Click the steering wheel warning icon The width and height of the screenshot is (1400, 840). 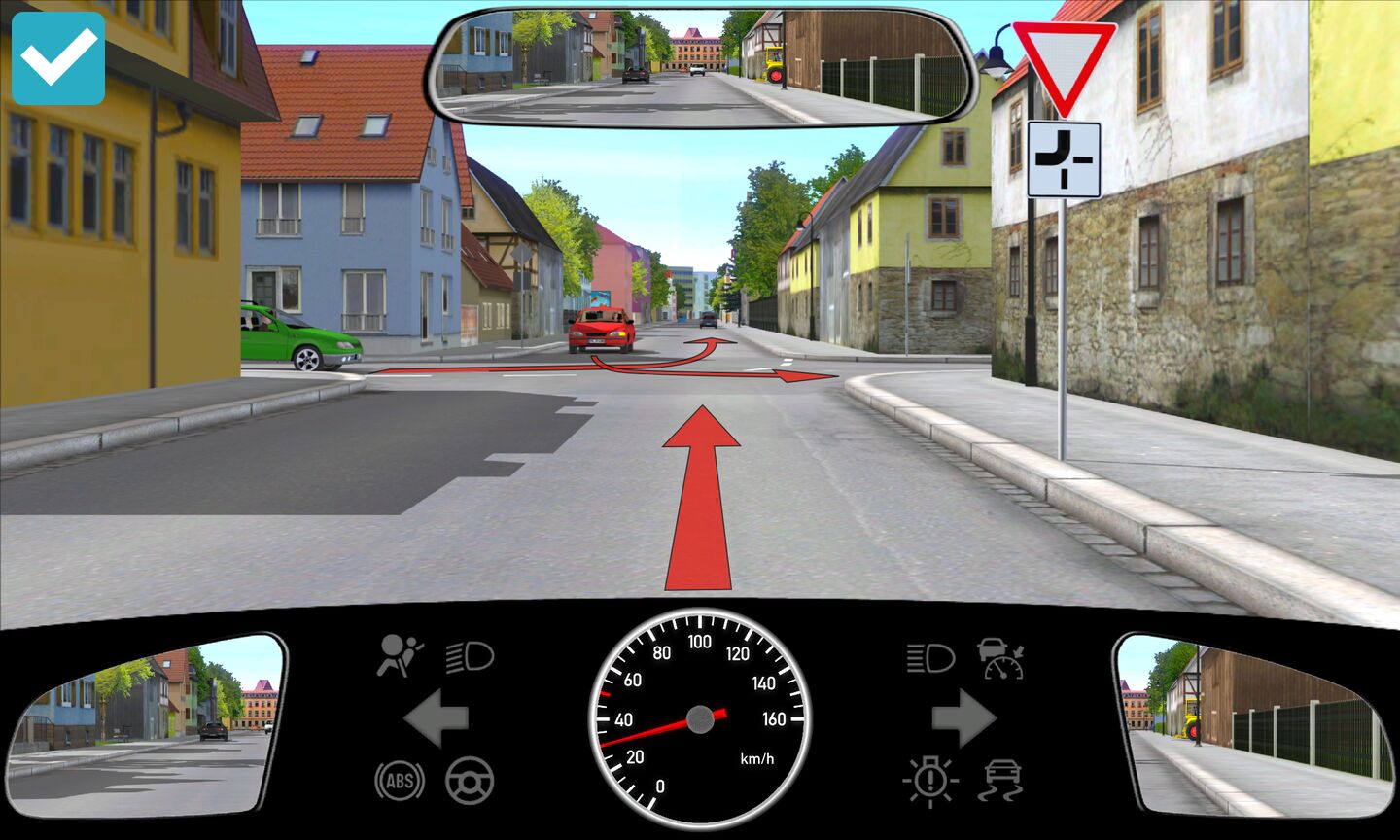click(x=470, y=781)
